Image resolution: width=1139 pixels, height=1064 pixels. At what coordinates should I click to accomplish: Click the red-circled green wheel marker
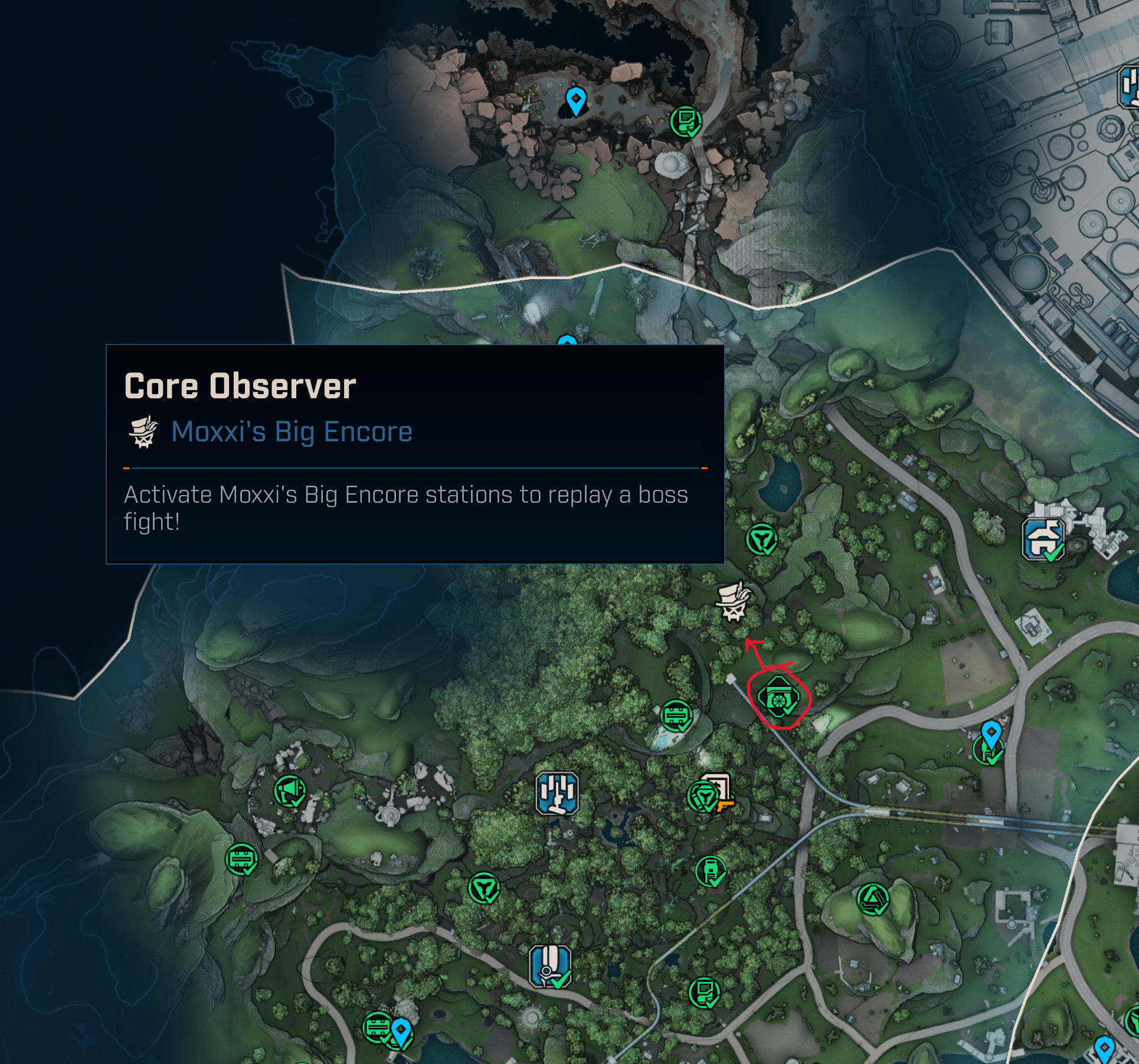coord(778,698)
